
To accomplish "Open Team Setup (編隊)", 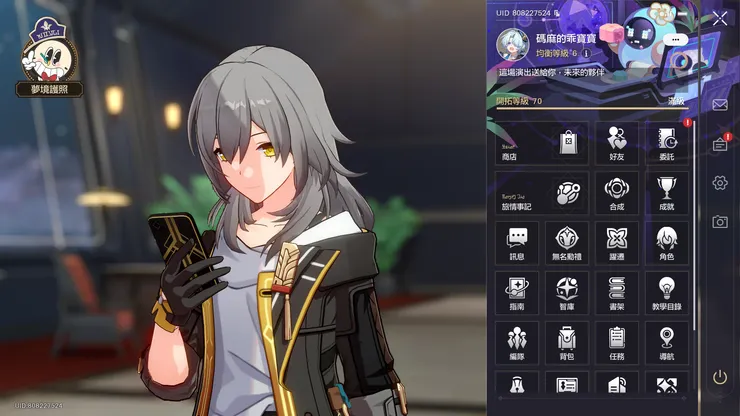I will [x=517, y=343].
